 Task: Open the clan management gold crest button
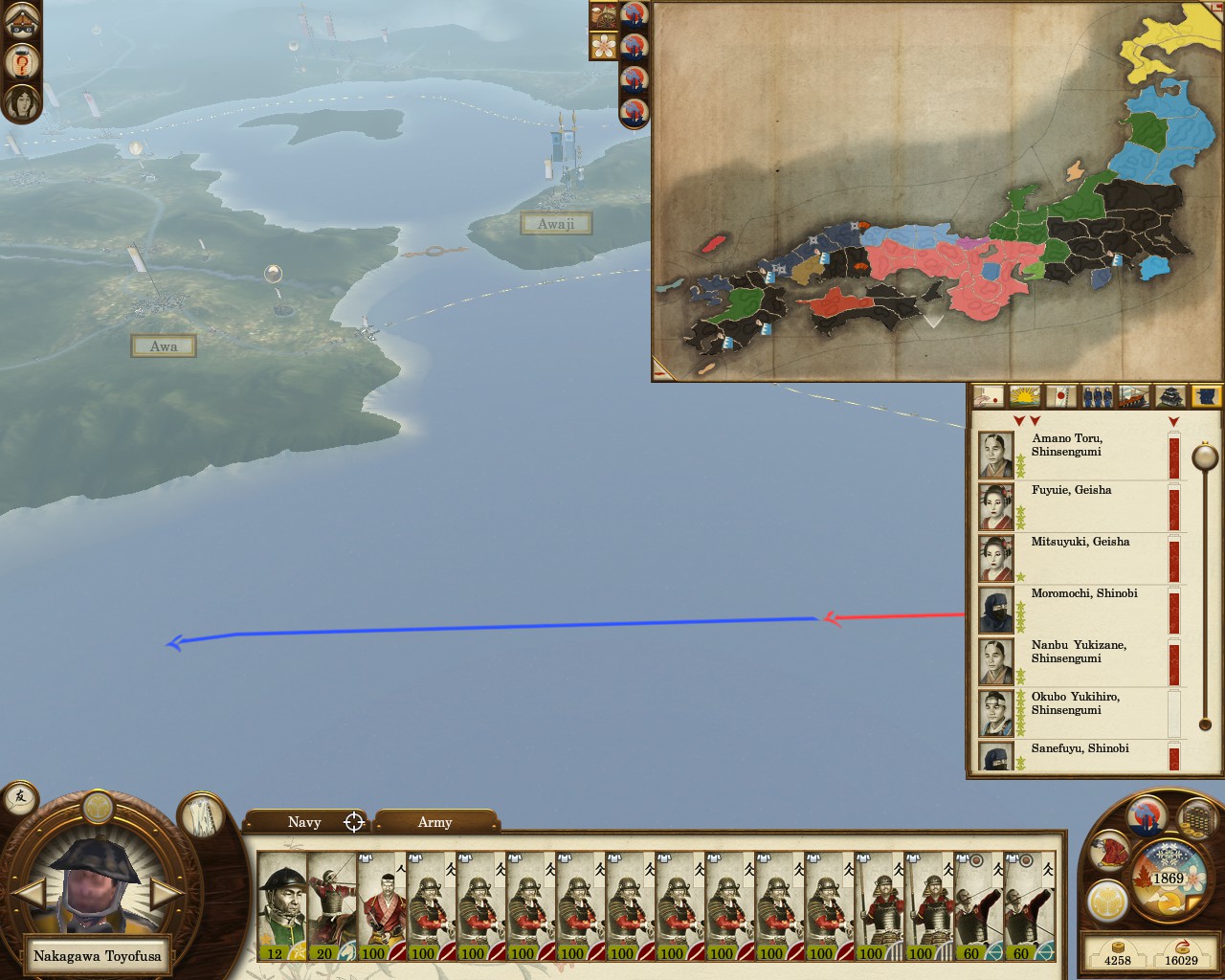click(1106, 902)
